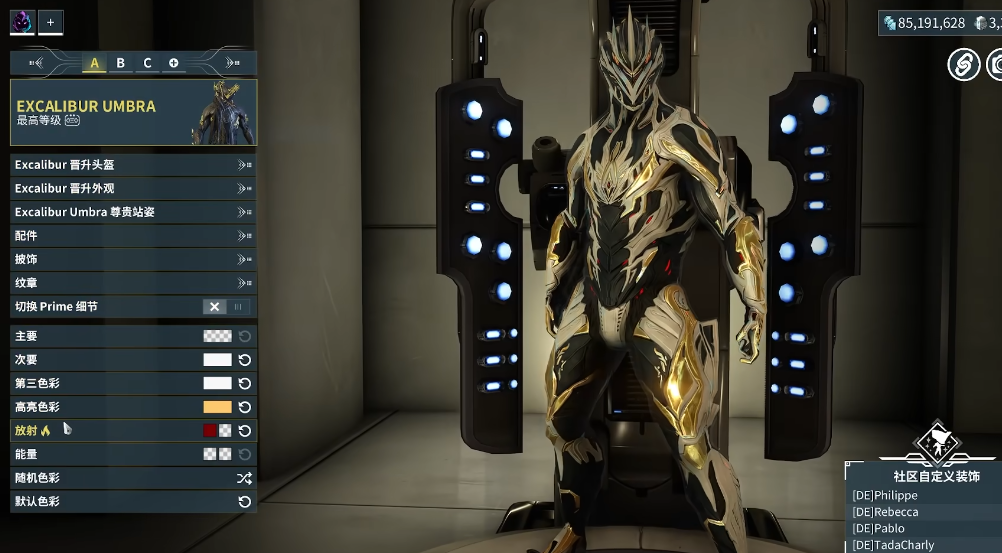Pick the 次要 secondary color swatch
Screen dimensions: 1002x553
217,360
